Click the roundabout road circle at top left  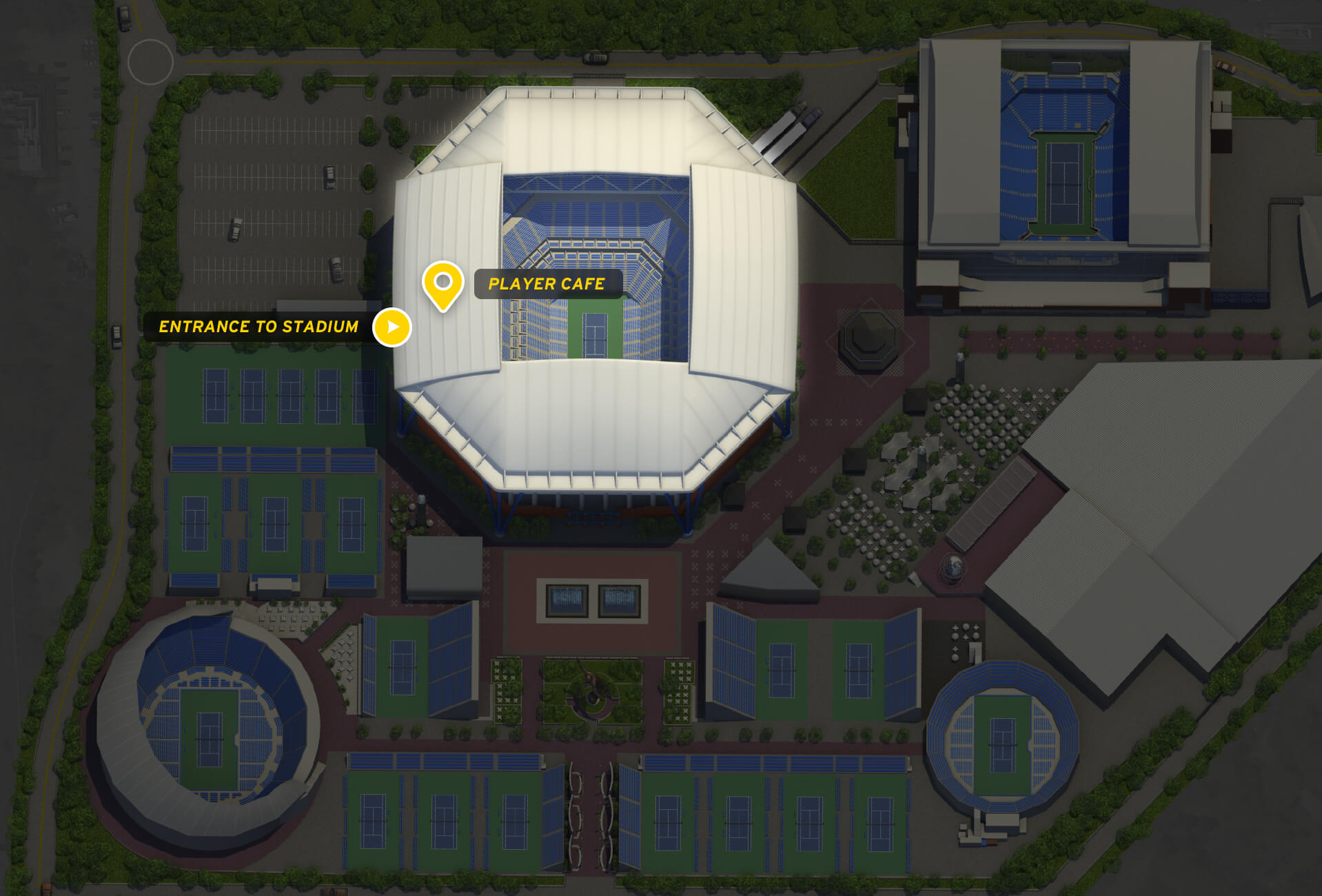(x=150, y=61)
